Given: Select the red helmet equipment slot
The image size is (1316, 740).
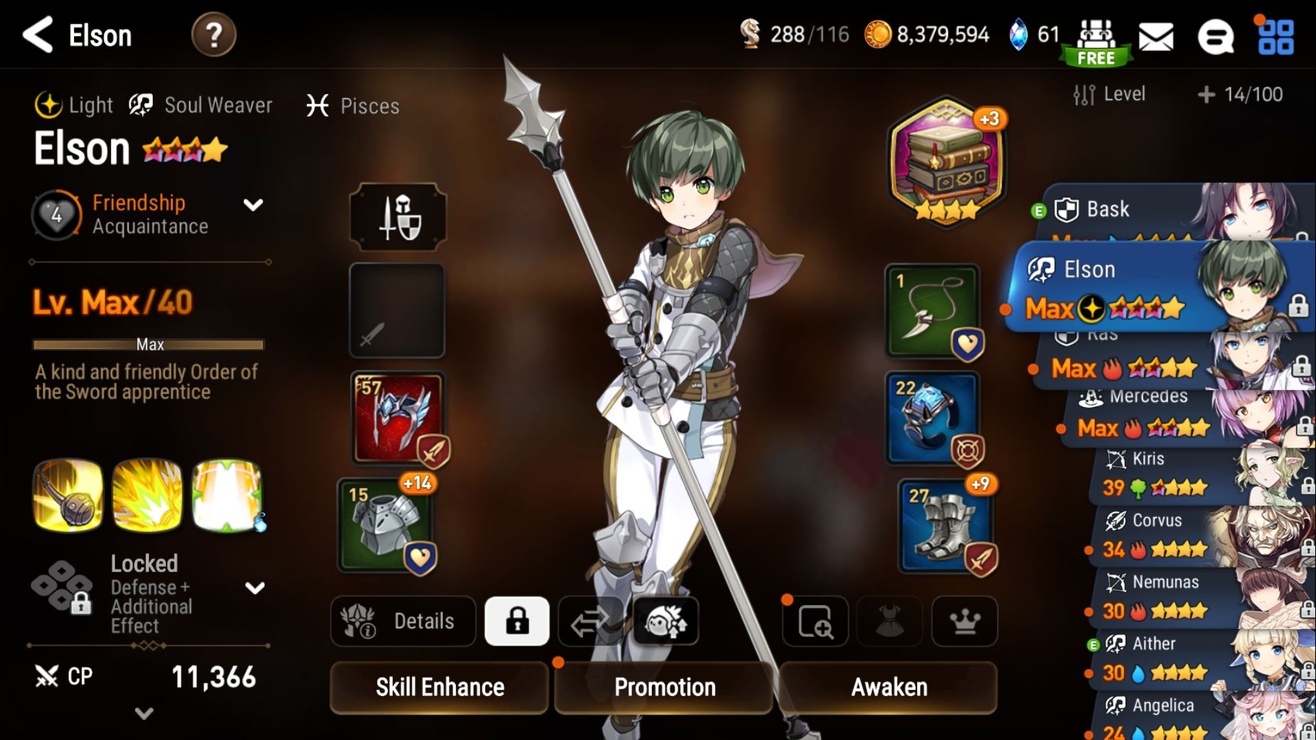Looking at the screenshot, I should point(397,418).
